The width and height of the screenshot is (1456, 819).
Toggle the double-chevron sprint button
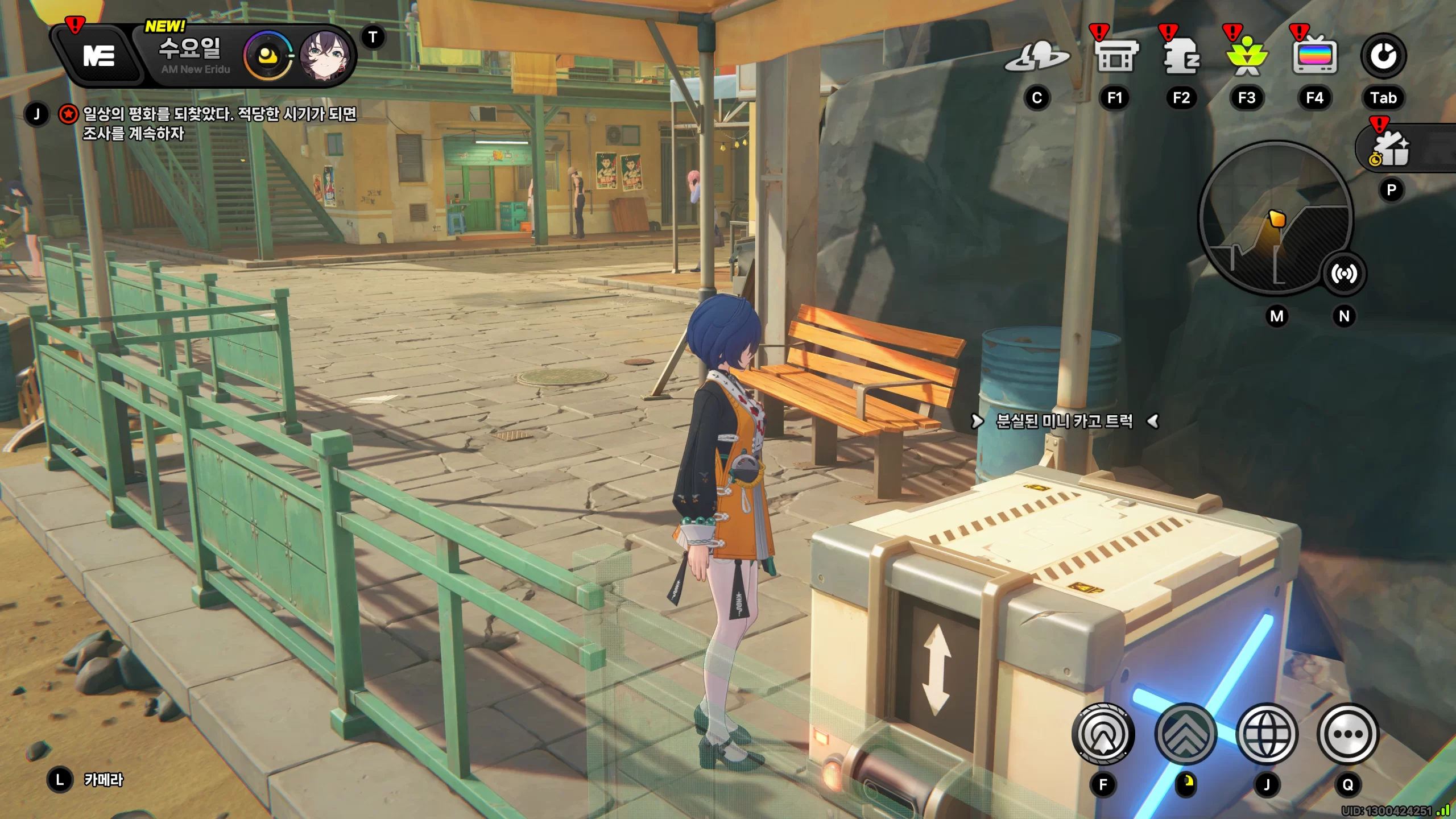pyautogui.click(x=1186, y=734)
